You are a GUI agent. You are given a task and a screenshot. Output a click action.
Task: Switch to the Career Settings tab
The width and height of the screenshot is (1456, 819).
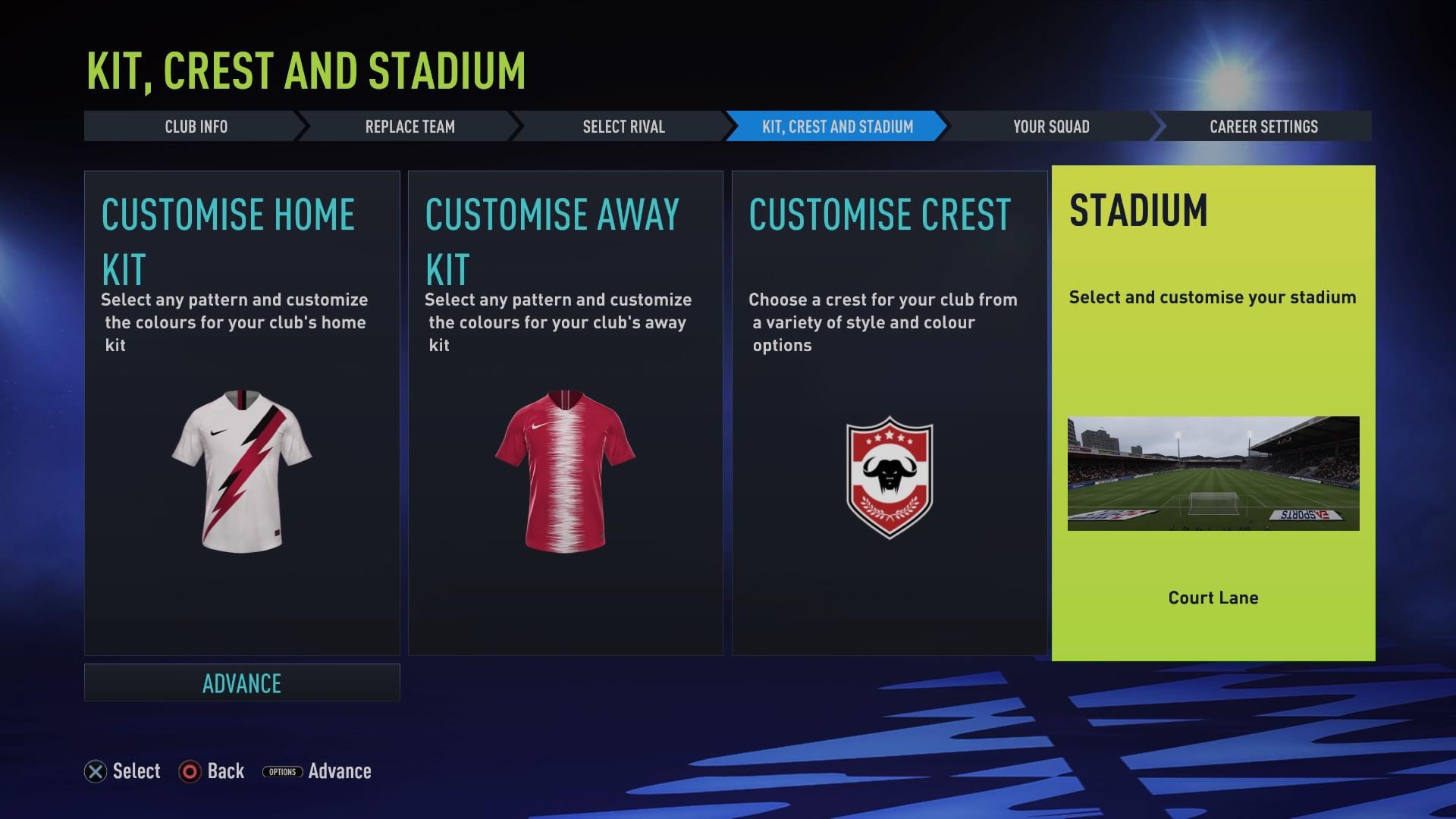click(1264, 127)
